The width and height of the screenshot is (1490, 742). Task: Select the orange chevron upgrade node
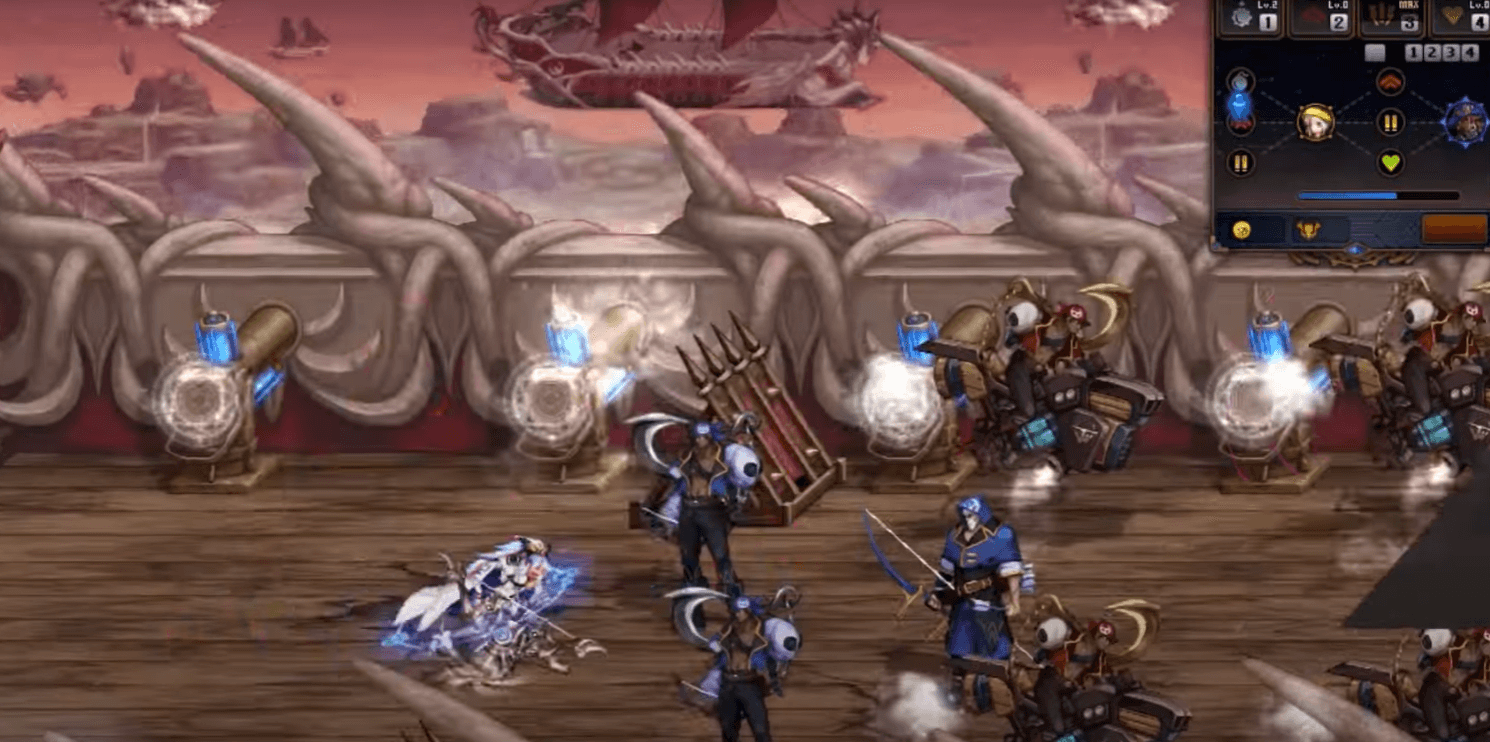pos(1390,81)
